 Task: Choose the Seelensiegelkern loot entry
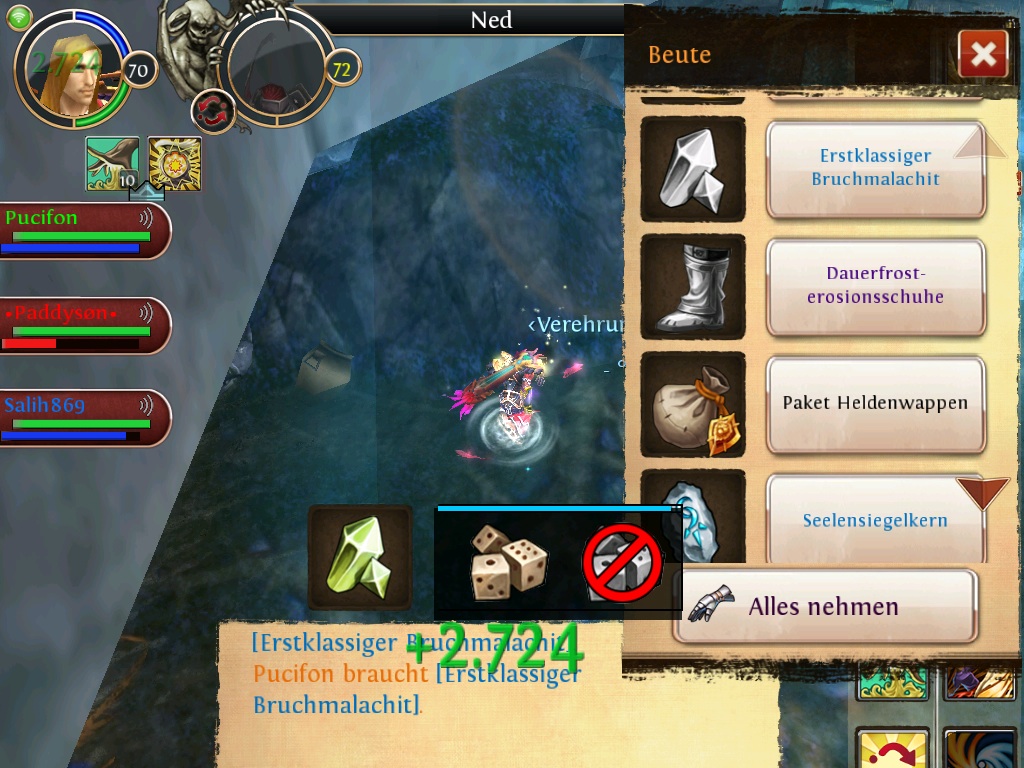[x=875, y=520]
